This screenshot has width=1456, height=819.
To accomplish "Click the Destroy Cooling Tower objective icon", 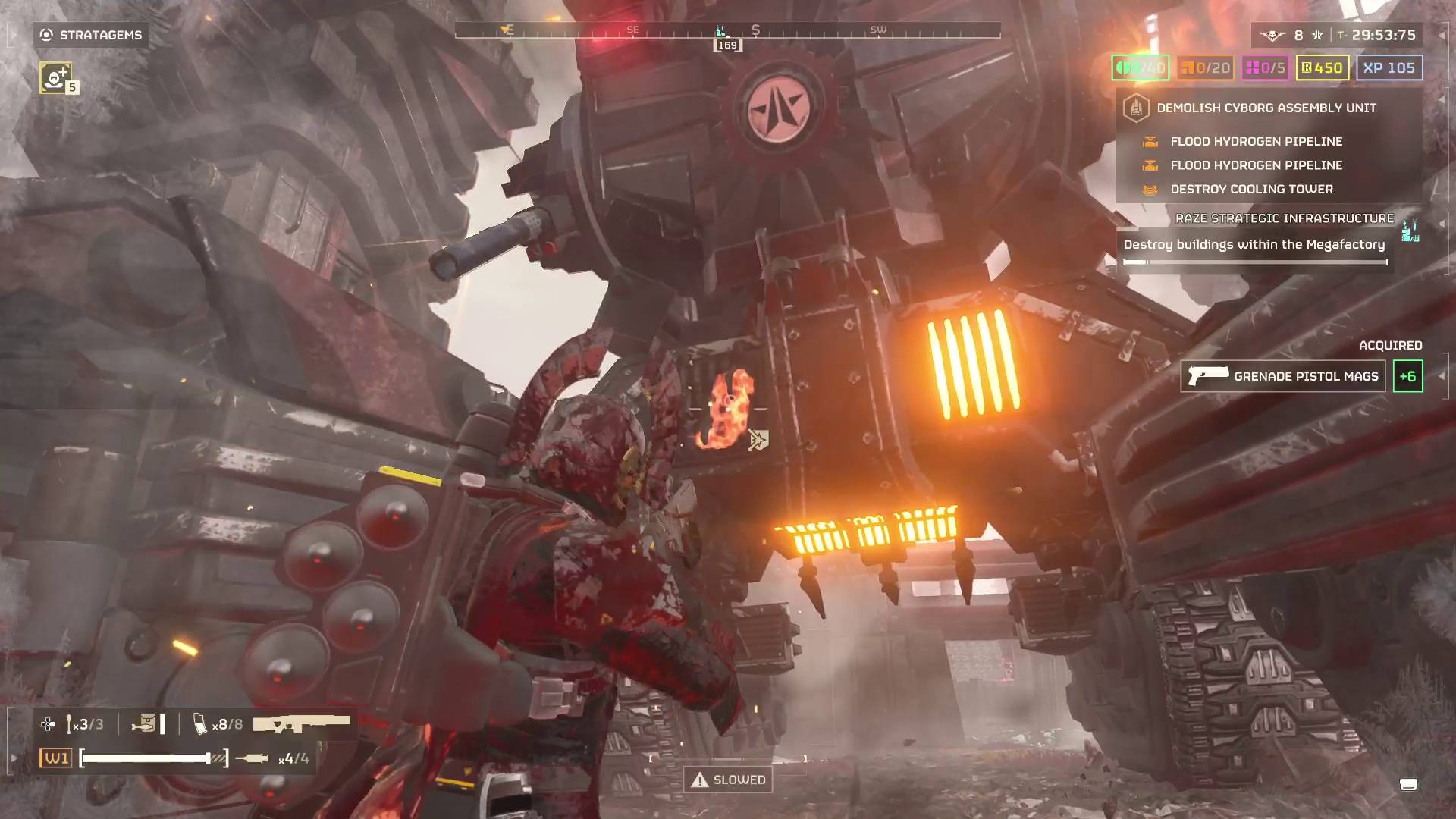I will [x=1151, y=190].
